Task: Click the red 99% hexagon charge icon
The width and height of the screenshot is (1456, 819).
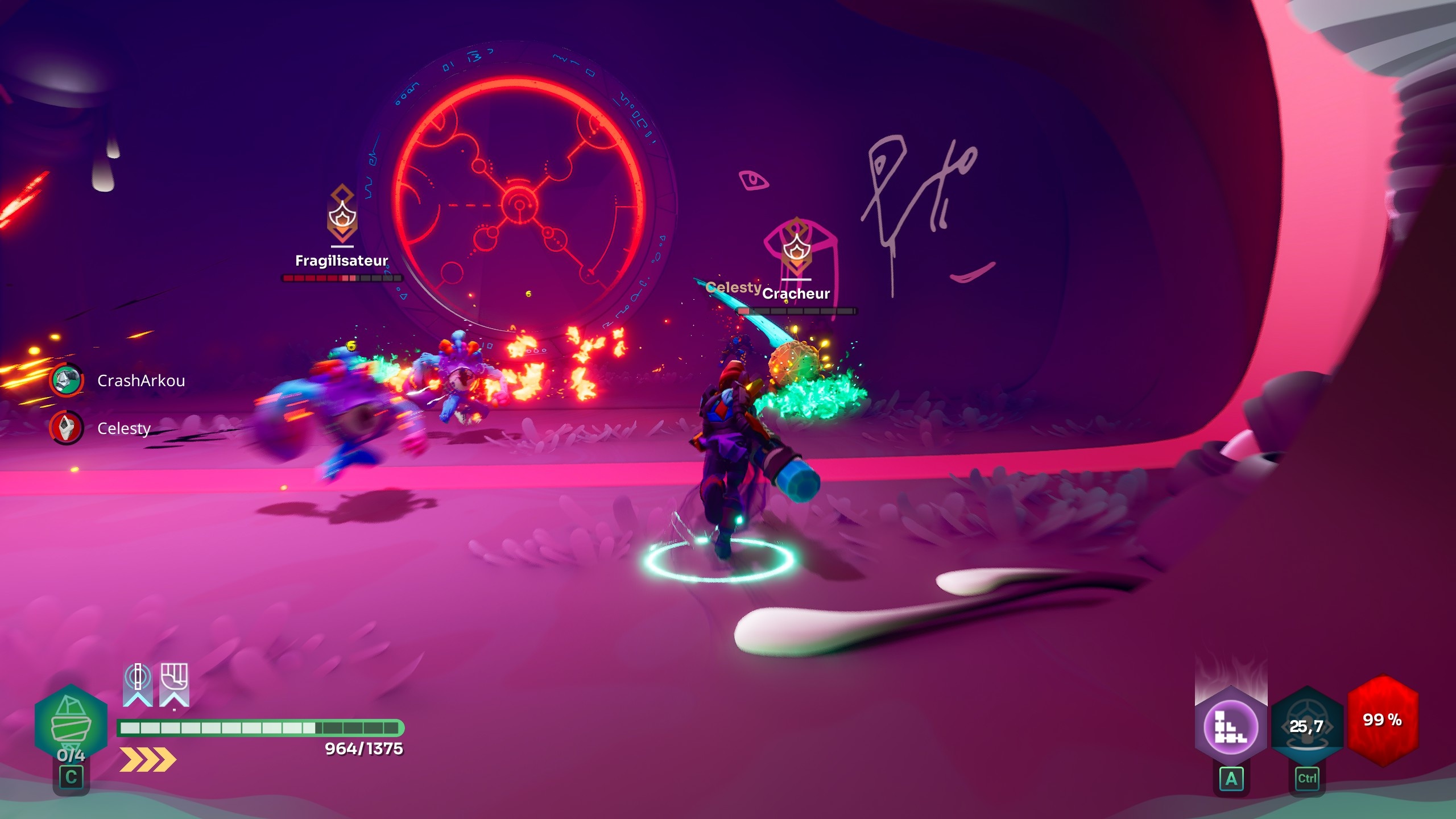Action: [x=1382, y=720]
